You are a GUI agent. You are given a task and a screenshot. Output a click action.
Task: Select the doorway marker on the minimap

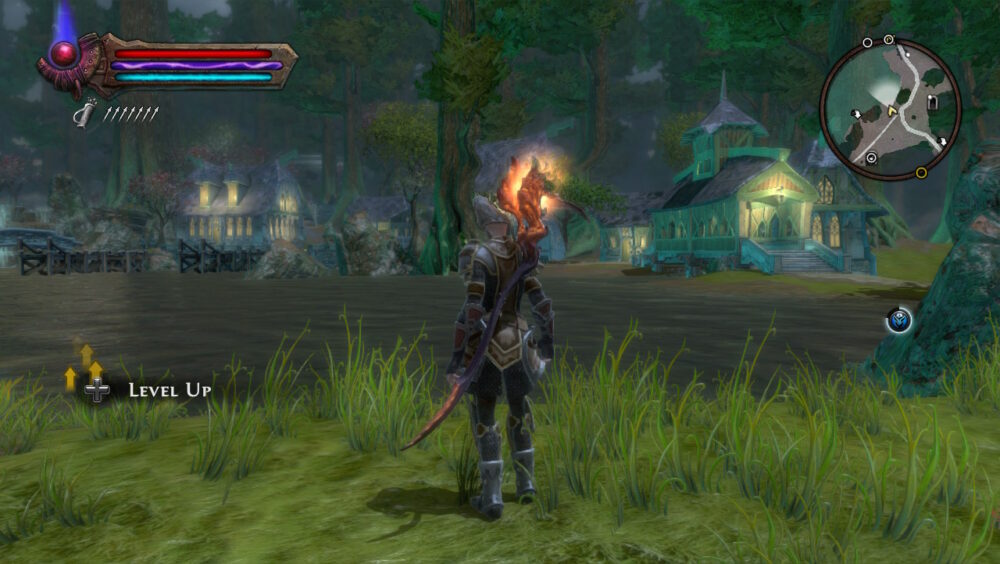932,103
